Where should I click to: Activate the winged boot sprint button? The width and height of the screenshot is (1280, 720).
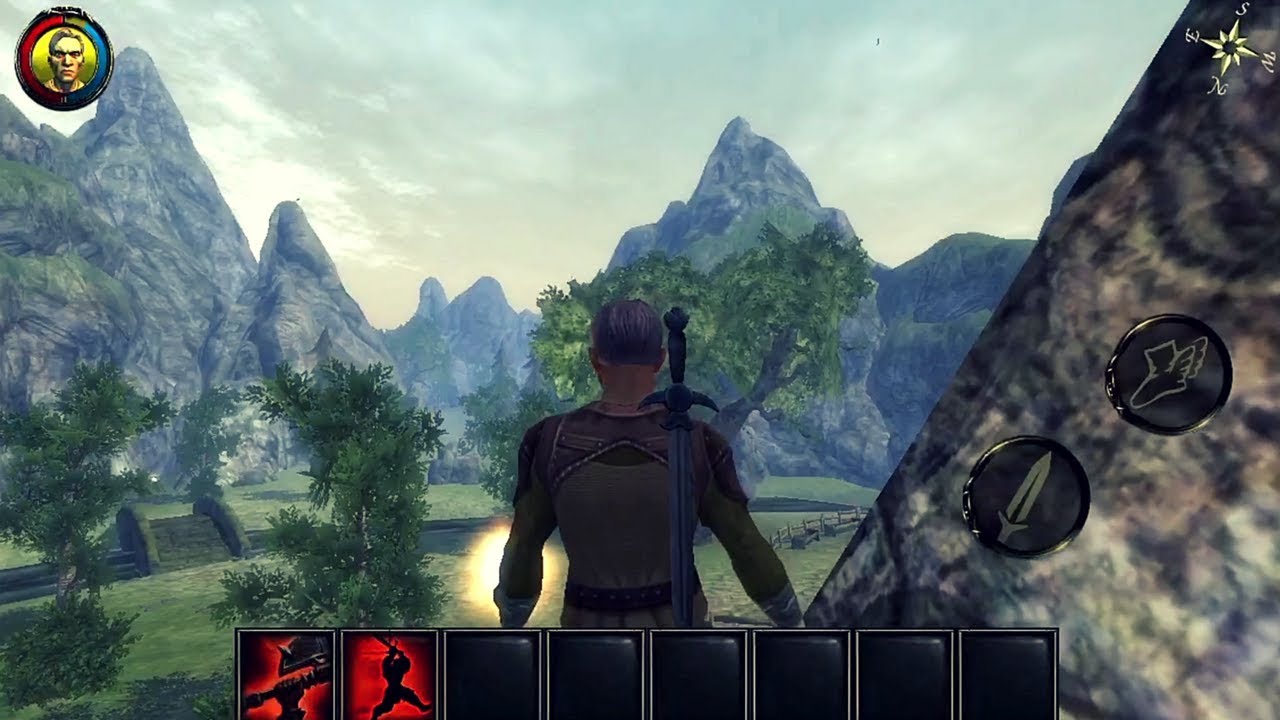1168,374
